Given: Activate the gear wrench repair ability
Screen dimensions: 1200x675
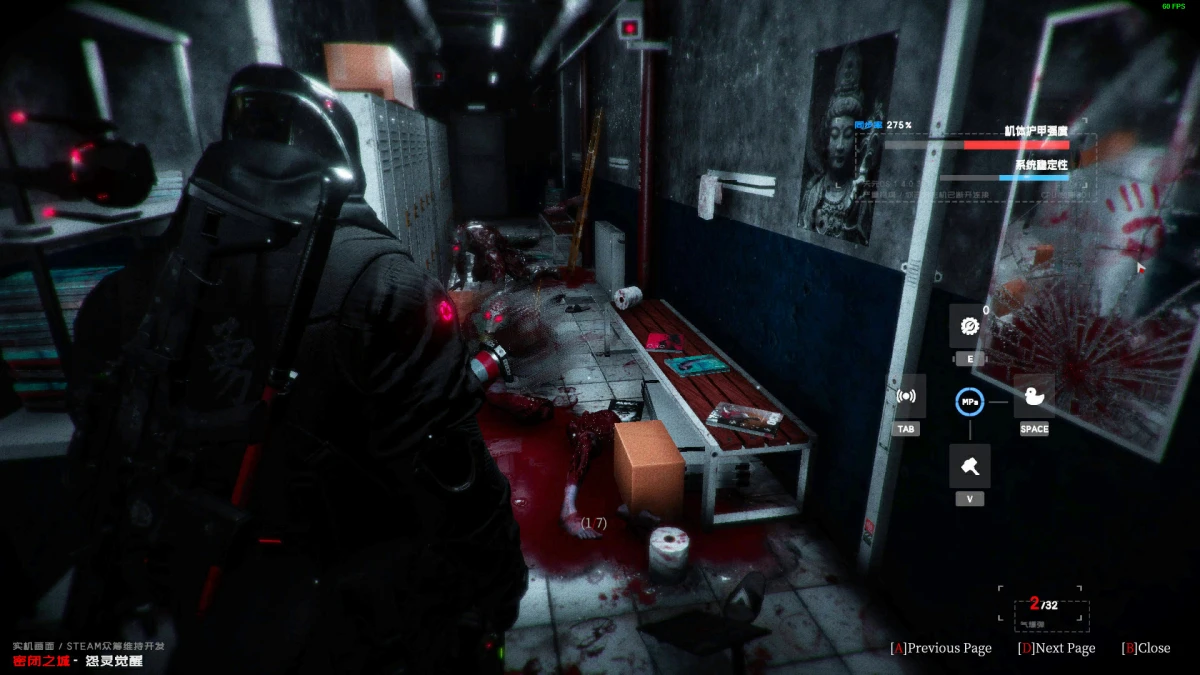Looking at the screenshot, I should coord(969,326).
